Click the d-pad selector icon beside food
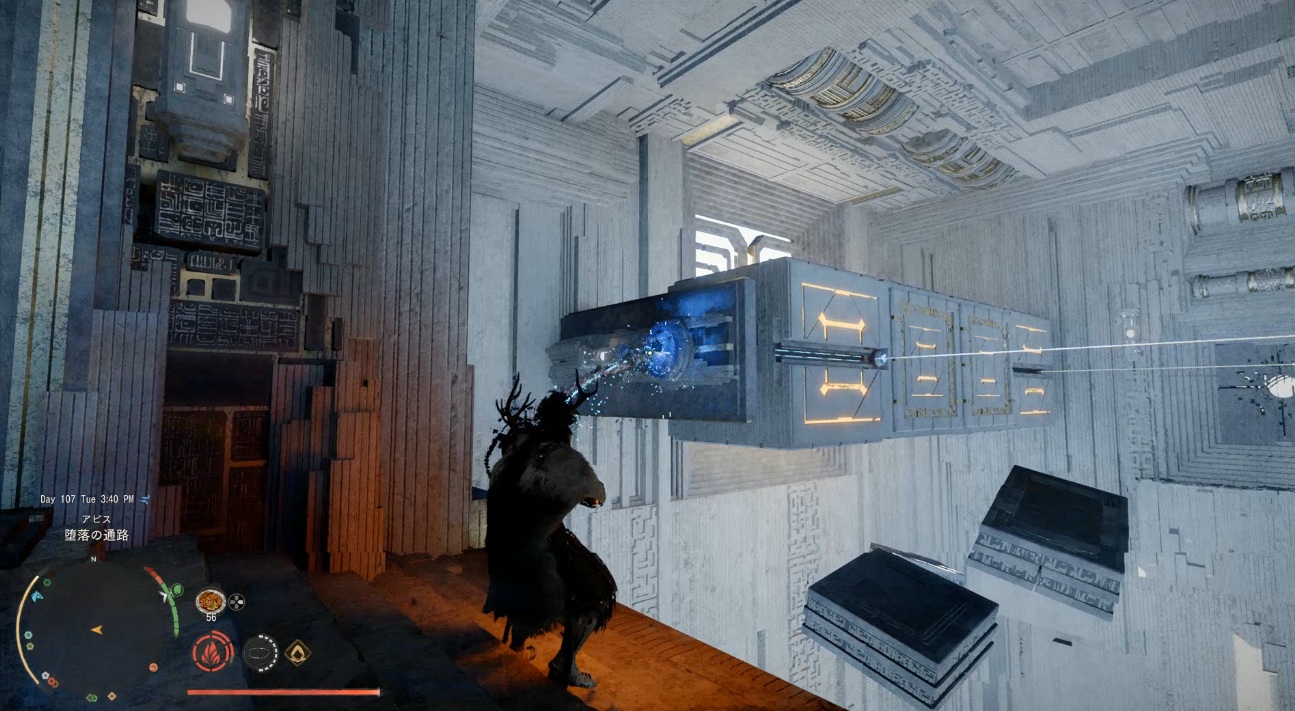Screen dimensions: 1295x711 (x=236, y=601)
